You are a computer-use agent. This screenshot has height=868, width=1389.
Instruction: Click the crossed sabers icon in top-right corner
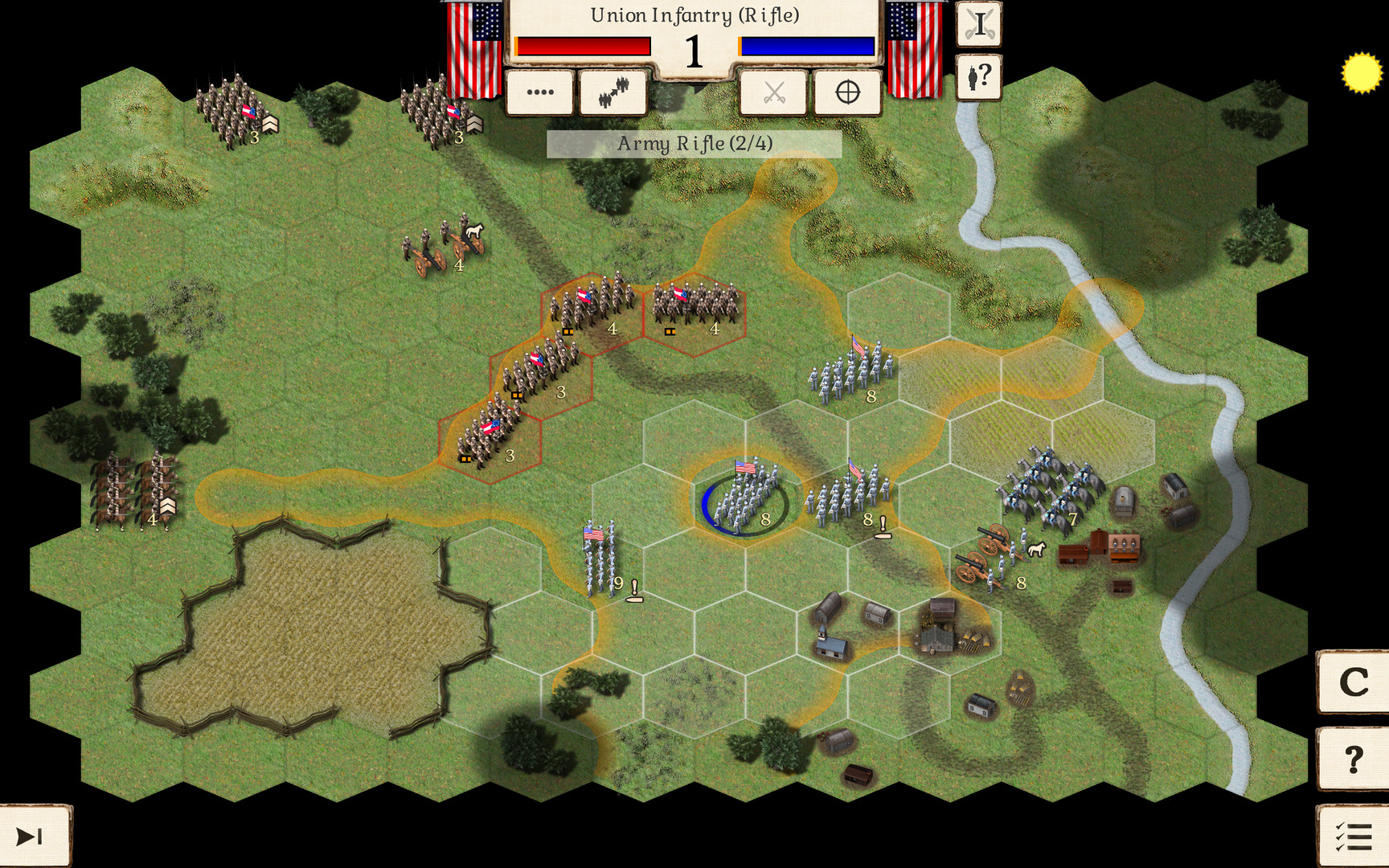pos(978,23)
